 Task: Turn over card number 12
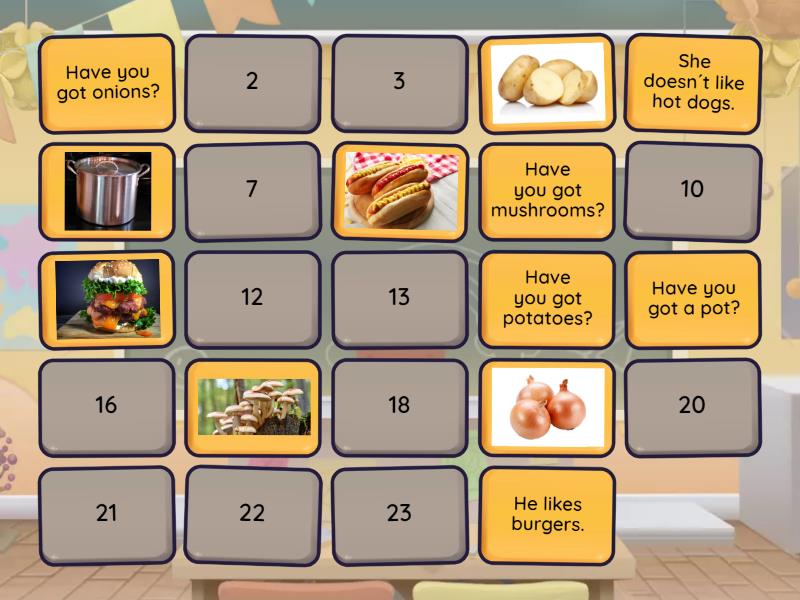tap(252, 298)
